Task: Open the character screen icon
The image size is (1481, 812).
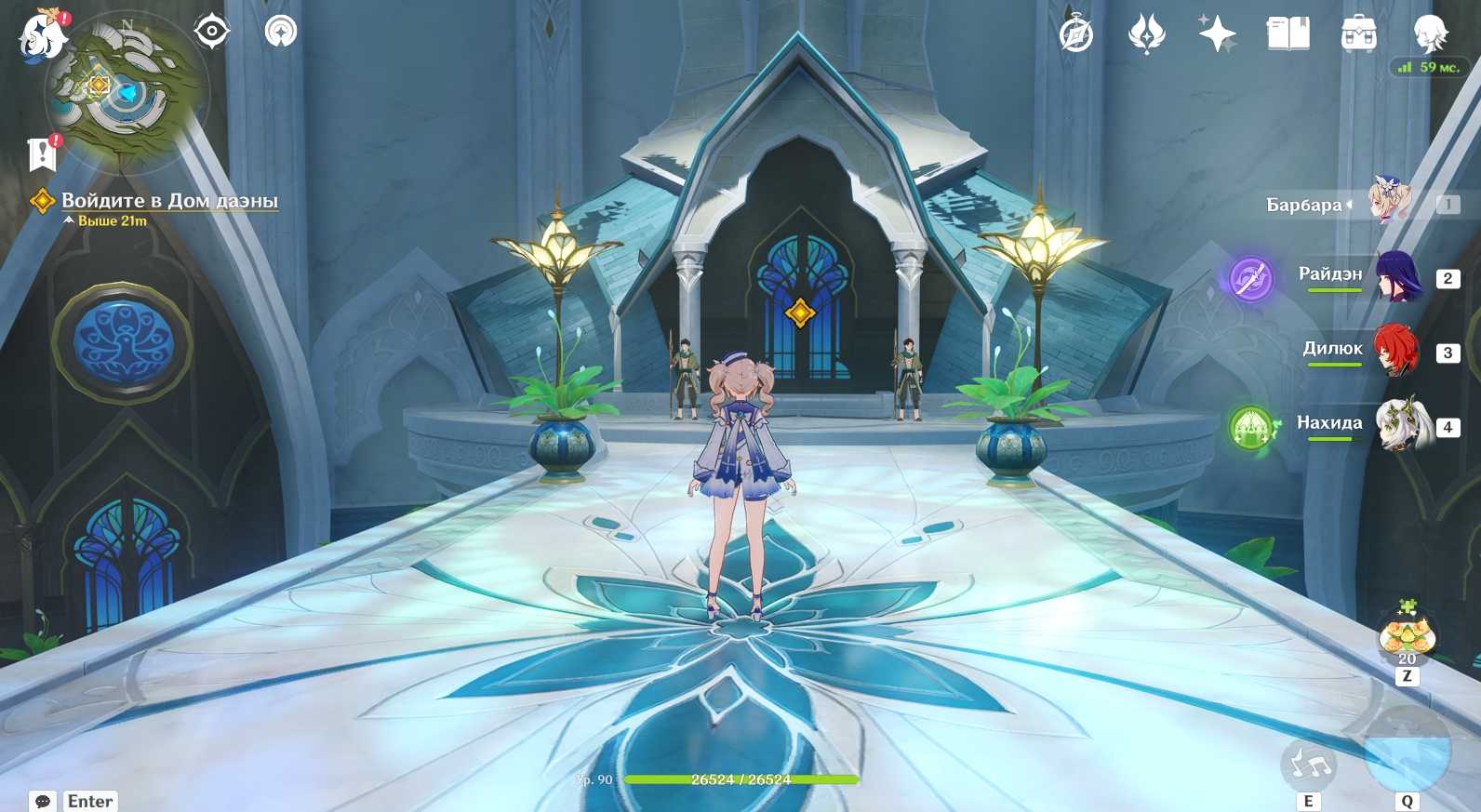Action: coord(1429,33)
